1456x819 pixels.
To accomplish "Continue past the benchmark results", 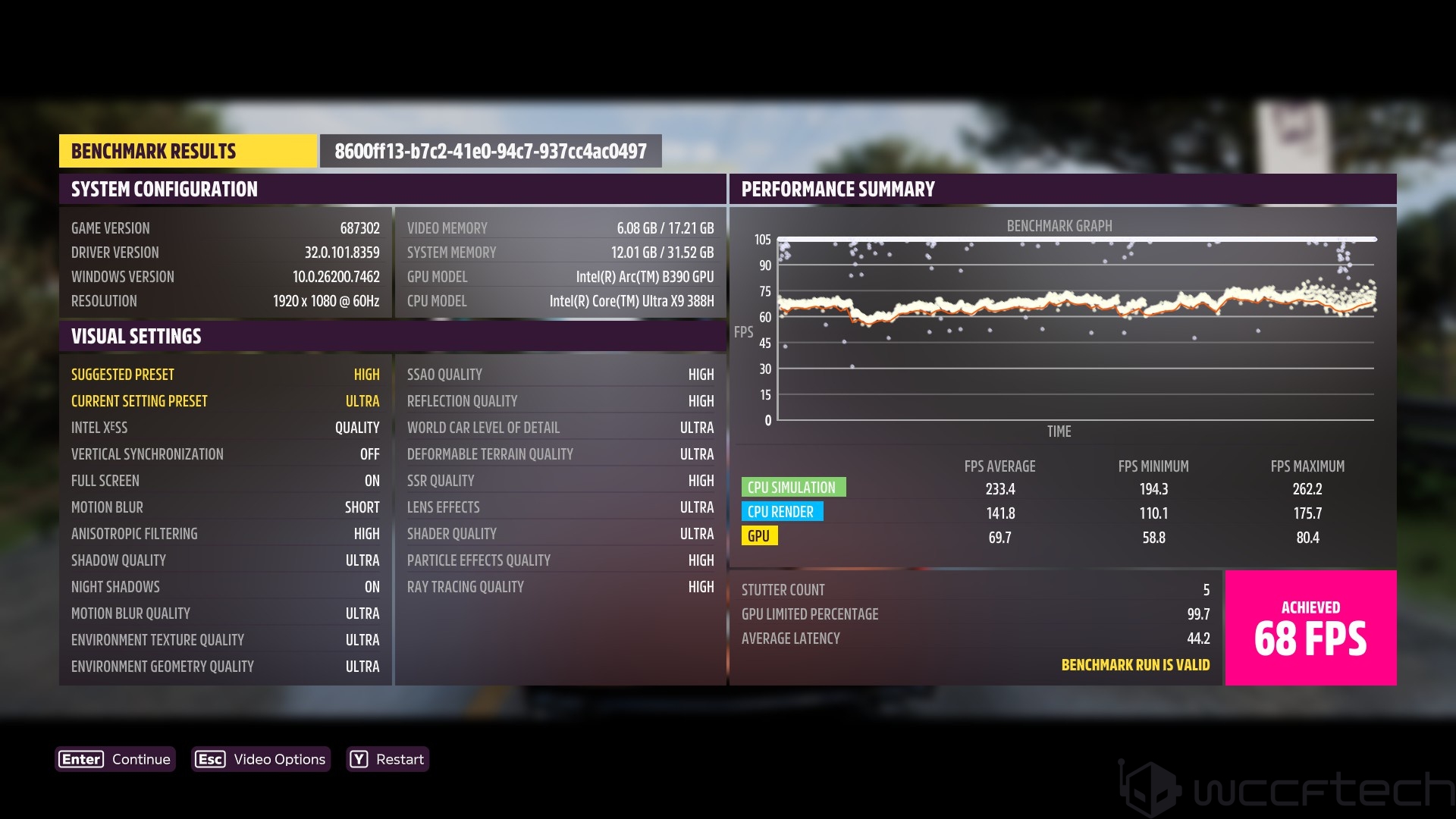I will [x=115, y=759].
